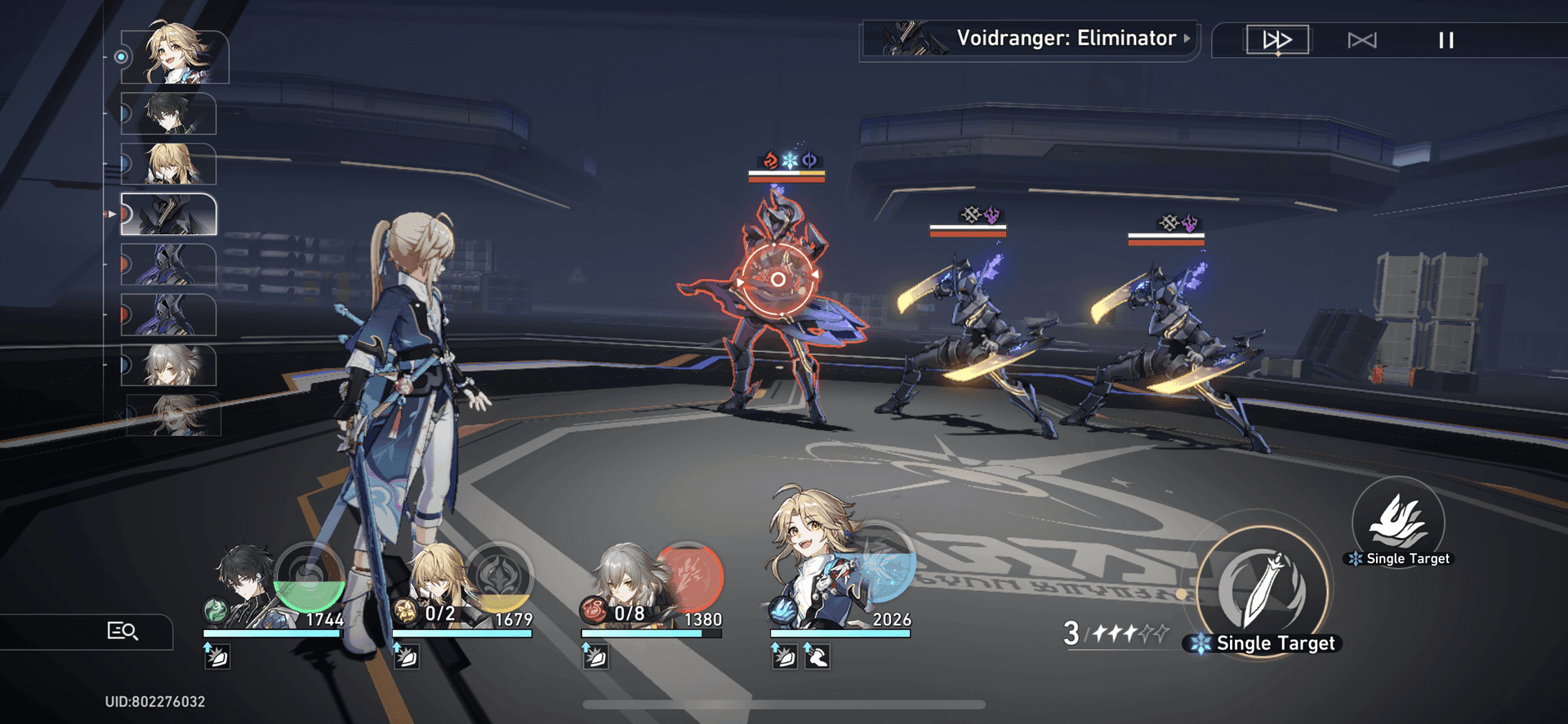Select the top turn-order portrait
The width and height of the screenshot is (1568, 724).
point(175,56)
